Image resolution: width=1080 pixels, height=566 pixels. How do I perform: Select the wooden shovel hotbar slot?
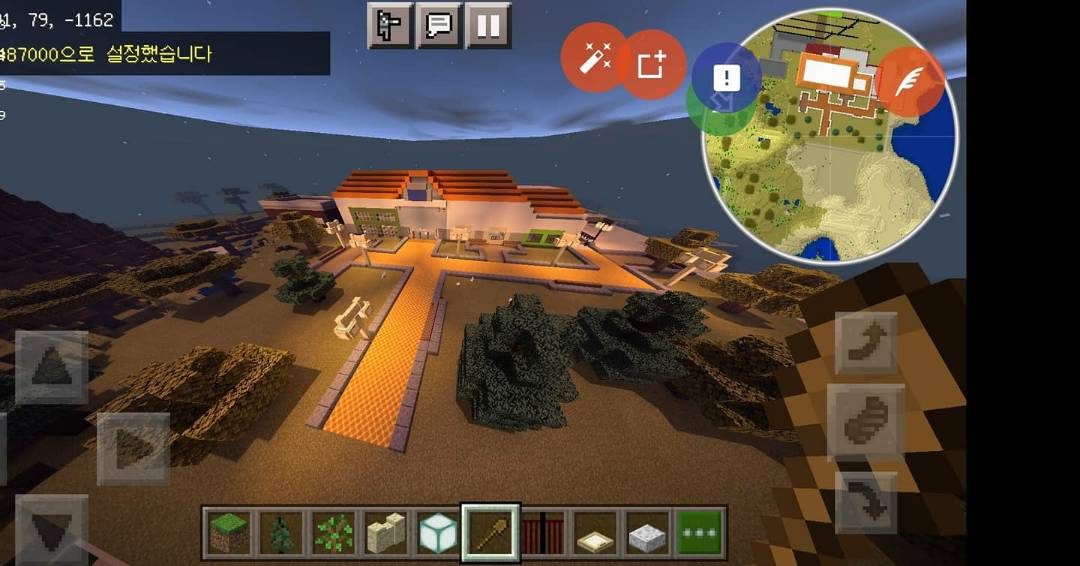[x=490, y=533]
